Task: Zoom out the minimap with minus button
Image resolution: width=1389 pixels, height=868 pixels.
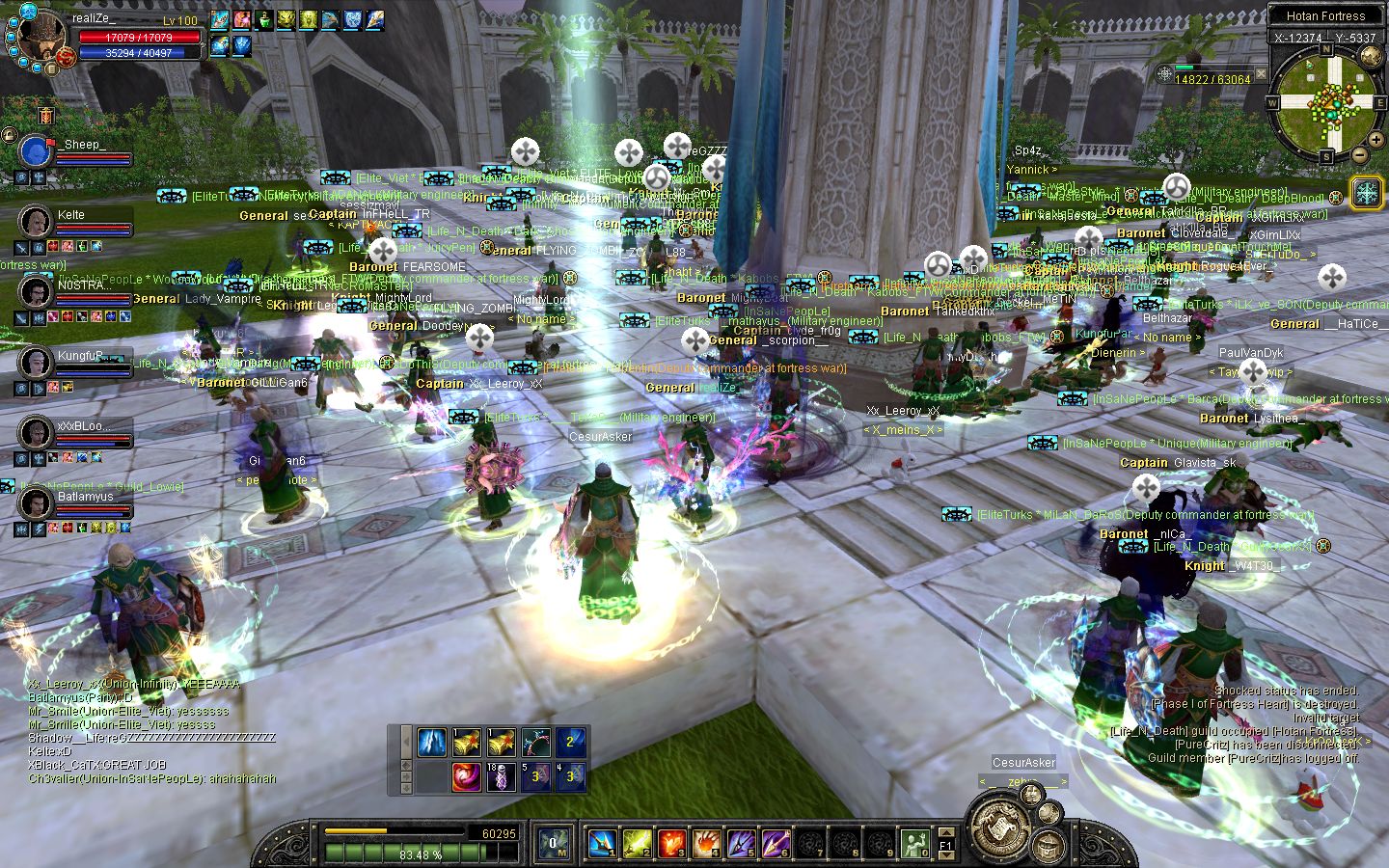Action: tap(1359, 154)
